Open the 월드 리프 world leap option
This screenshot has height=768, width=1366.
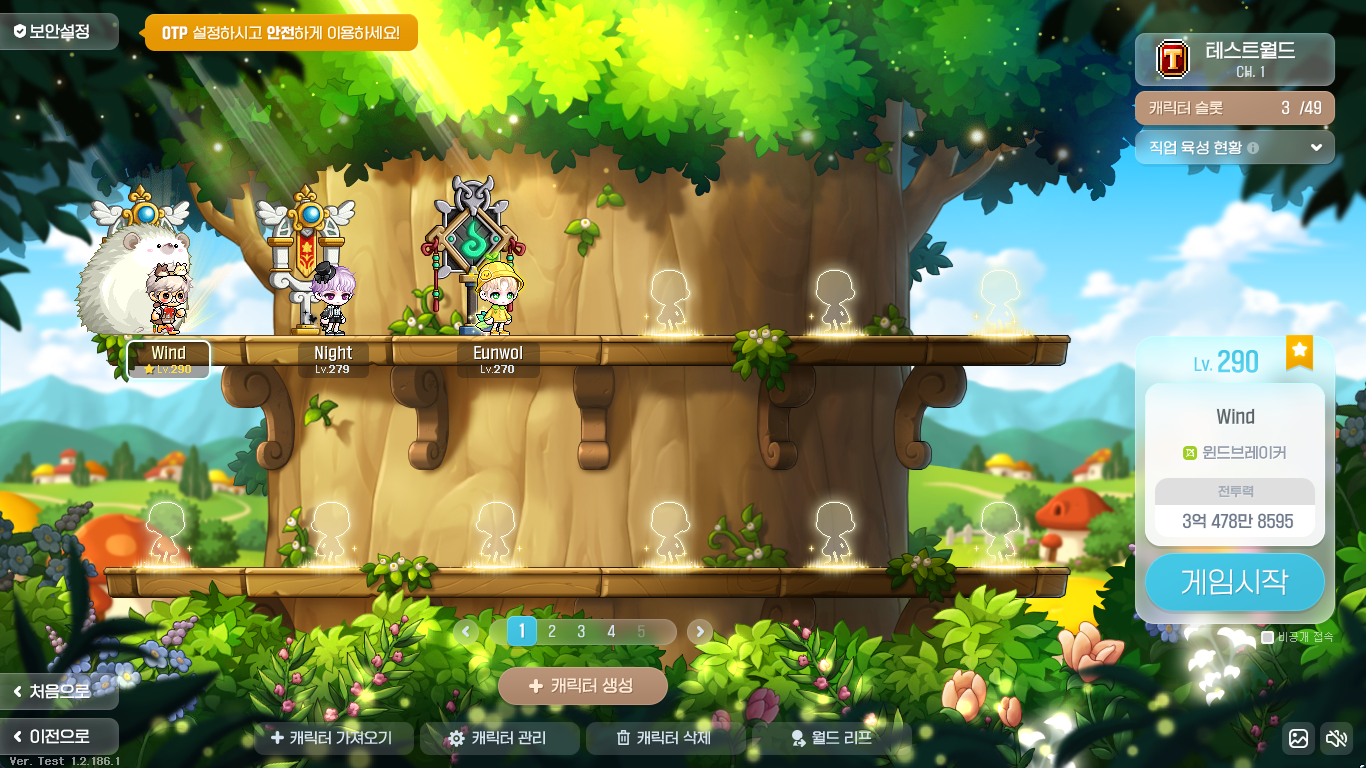click(831, 738)
